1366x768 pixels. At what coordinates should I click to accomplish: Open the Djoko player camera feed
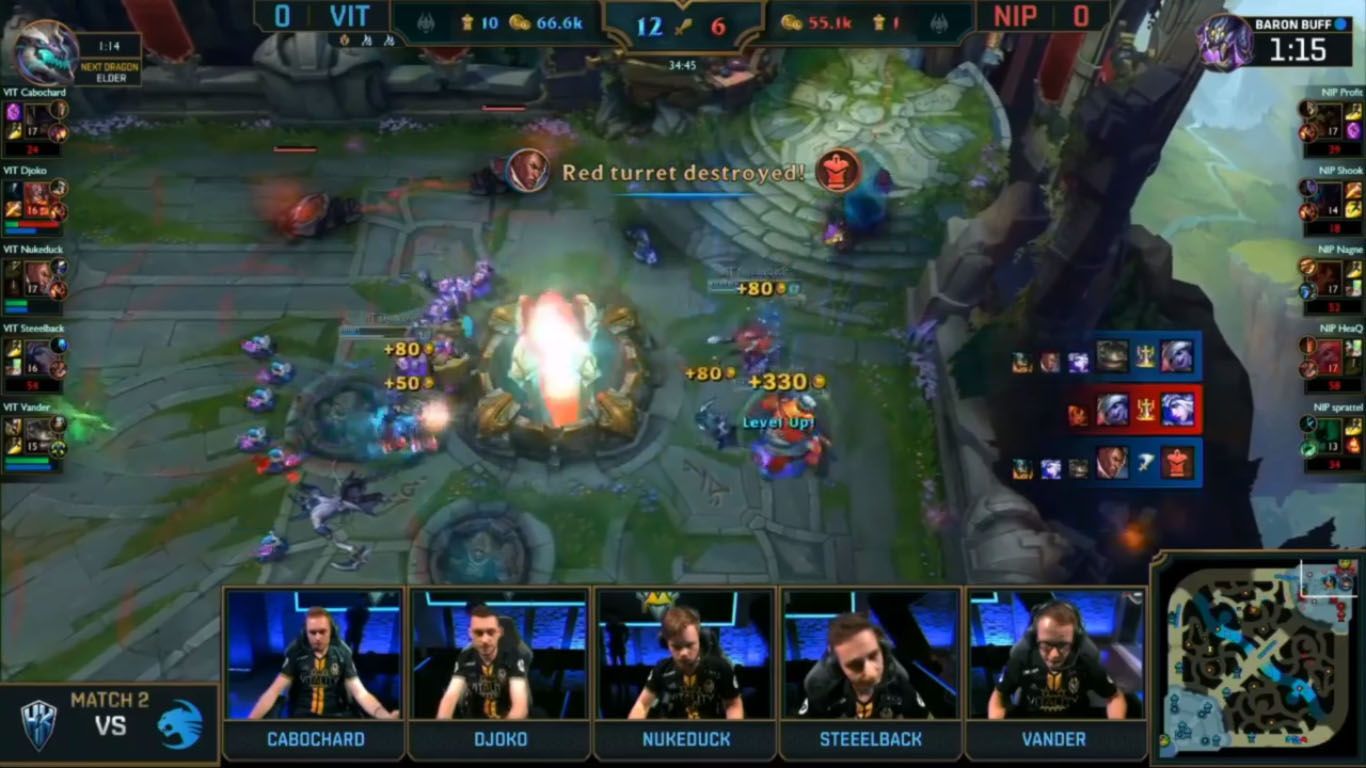(x=499, y=654)
